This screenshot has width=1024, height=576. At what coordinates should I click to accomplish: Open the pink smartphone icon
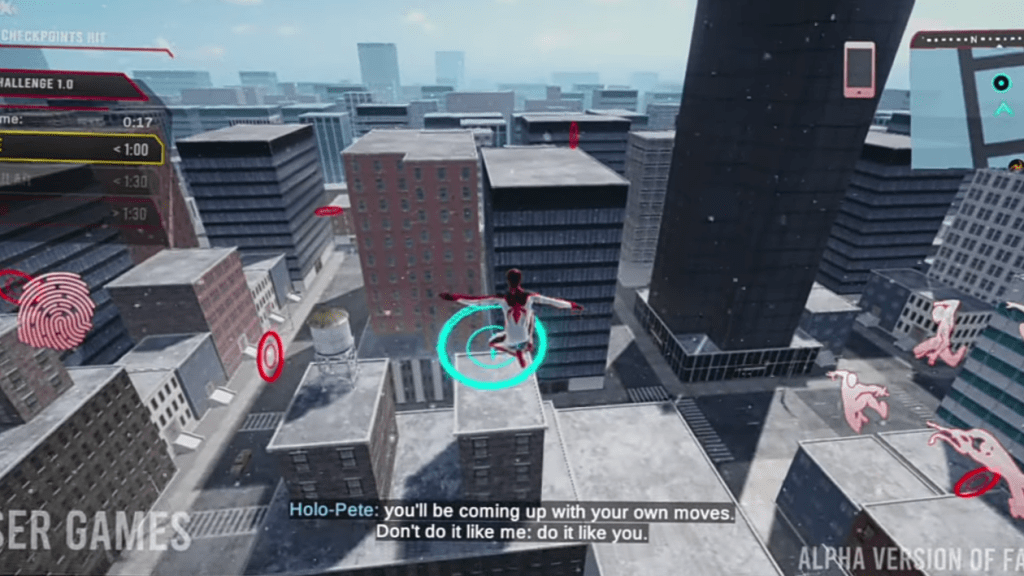pyautogui.click(x=858, y=69)
